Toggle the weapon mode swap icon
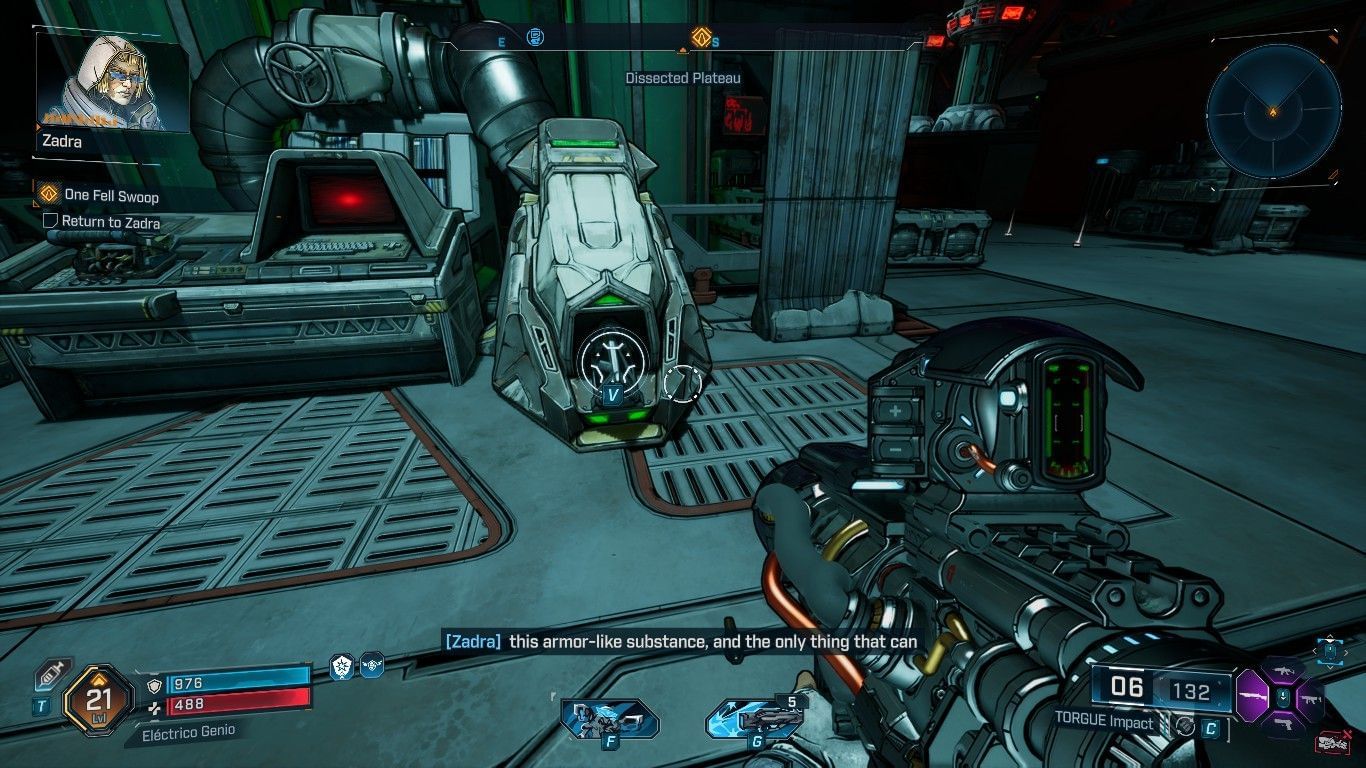This screenshot has height=768, width=1366. pos(1185,727)
